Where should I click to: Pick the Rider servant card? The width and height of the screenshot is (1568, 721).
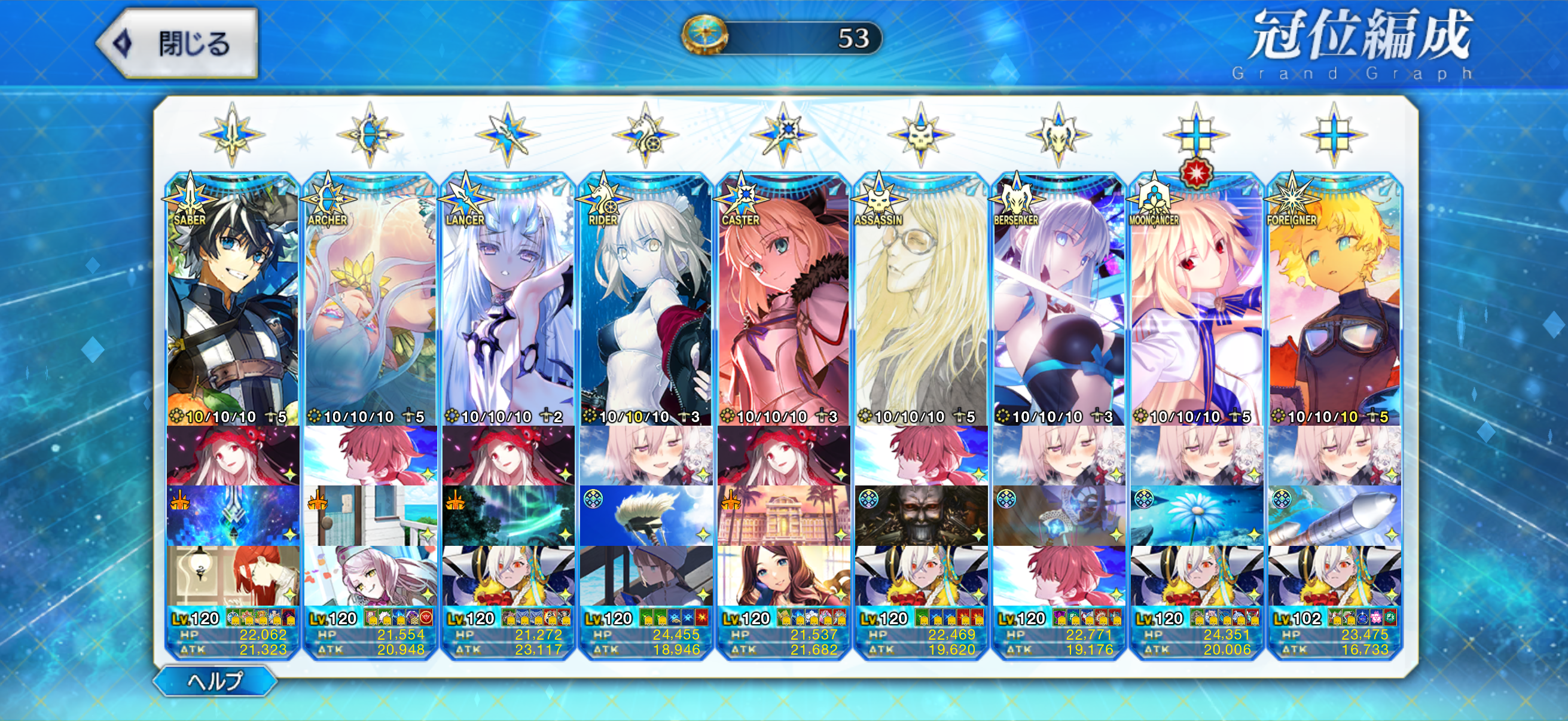(x=646, y=304)
